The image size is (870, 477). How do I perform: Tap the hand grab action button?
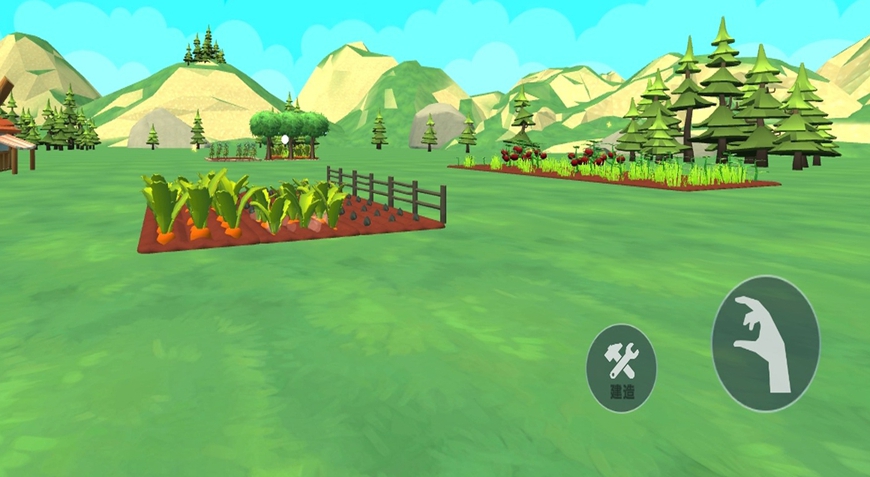point(765,343)
